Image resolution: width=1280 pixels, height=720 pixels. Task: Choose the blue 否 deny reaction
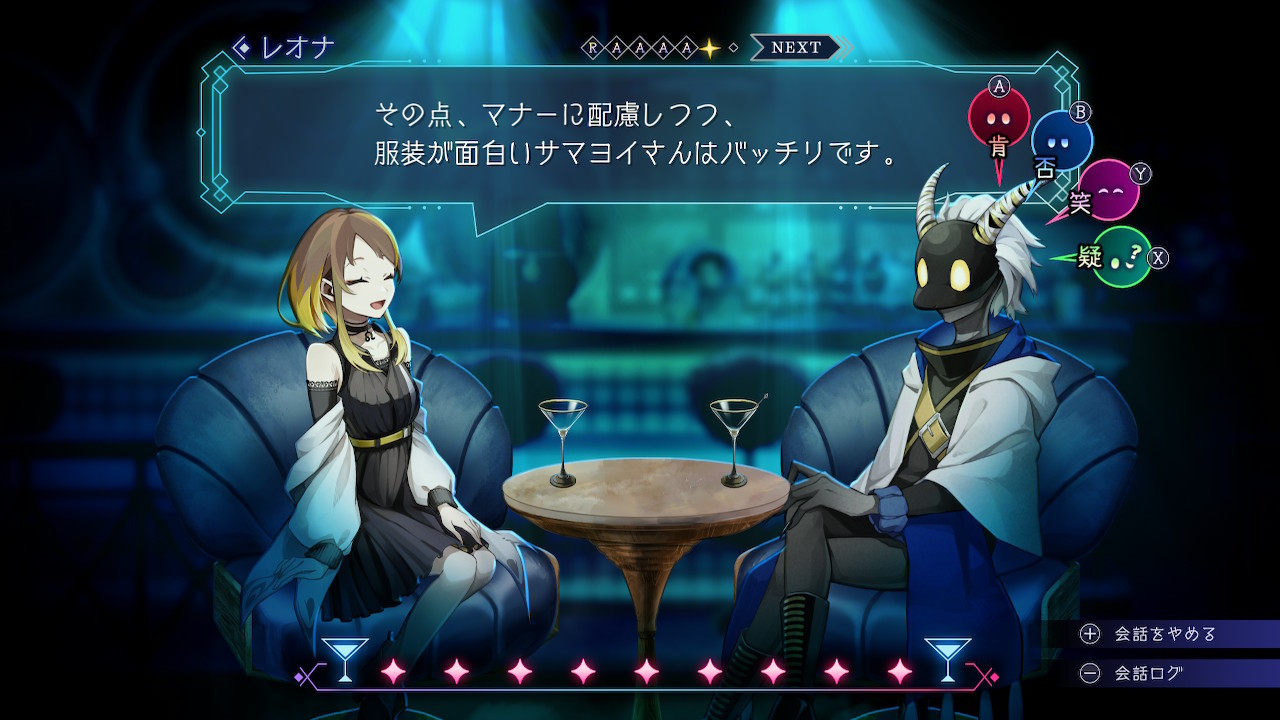(x=1061, y=141)
